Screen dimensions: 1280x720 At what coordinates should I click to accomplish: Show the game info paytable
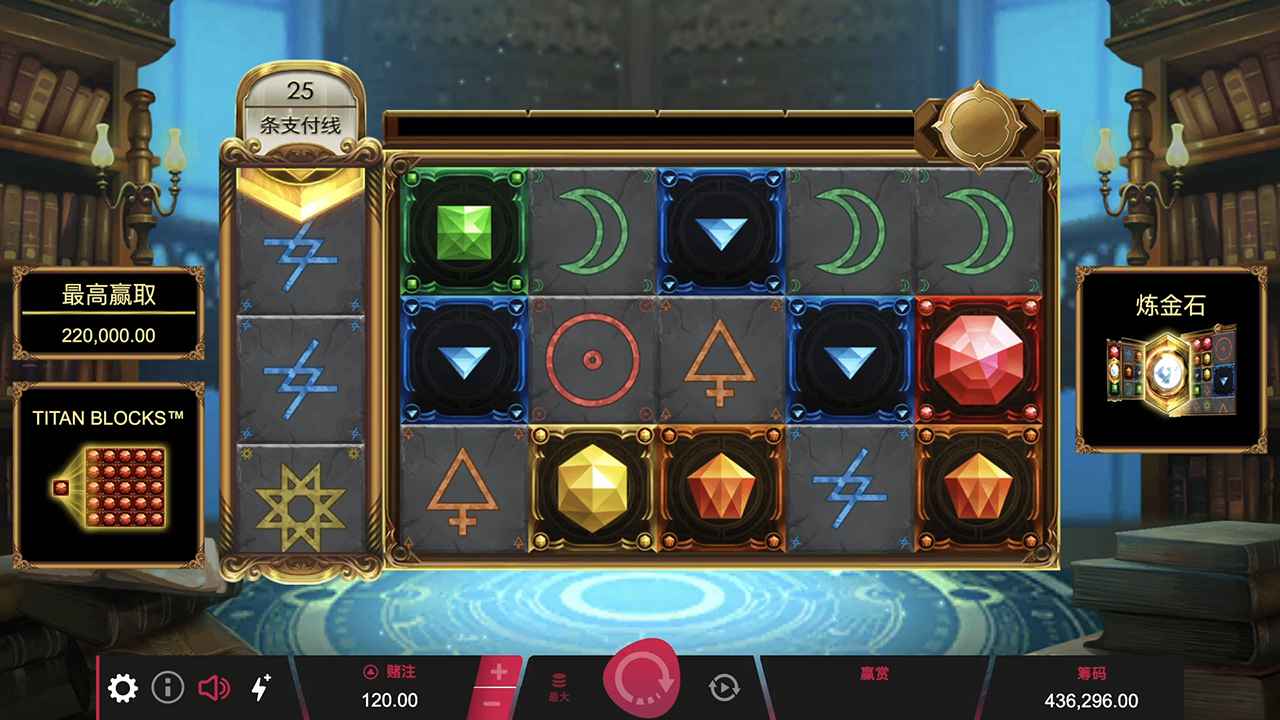tap(168, 688)
